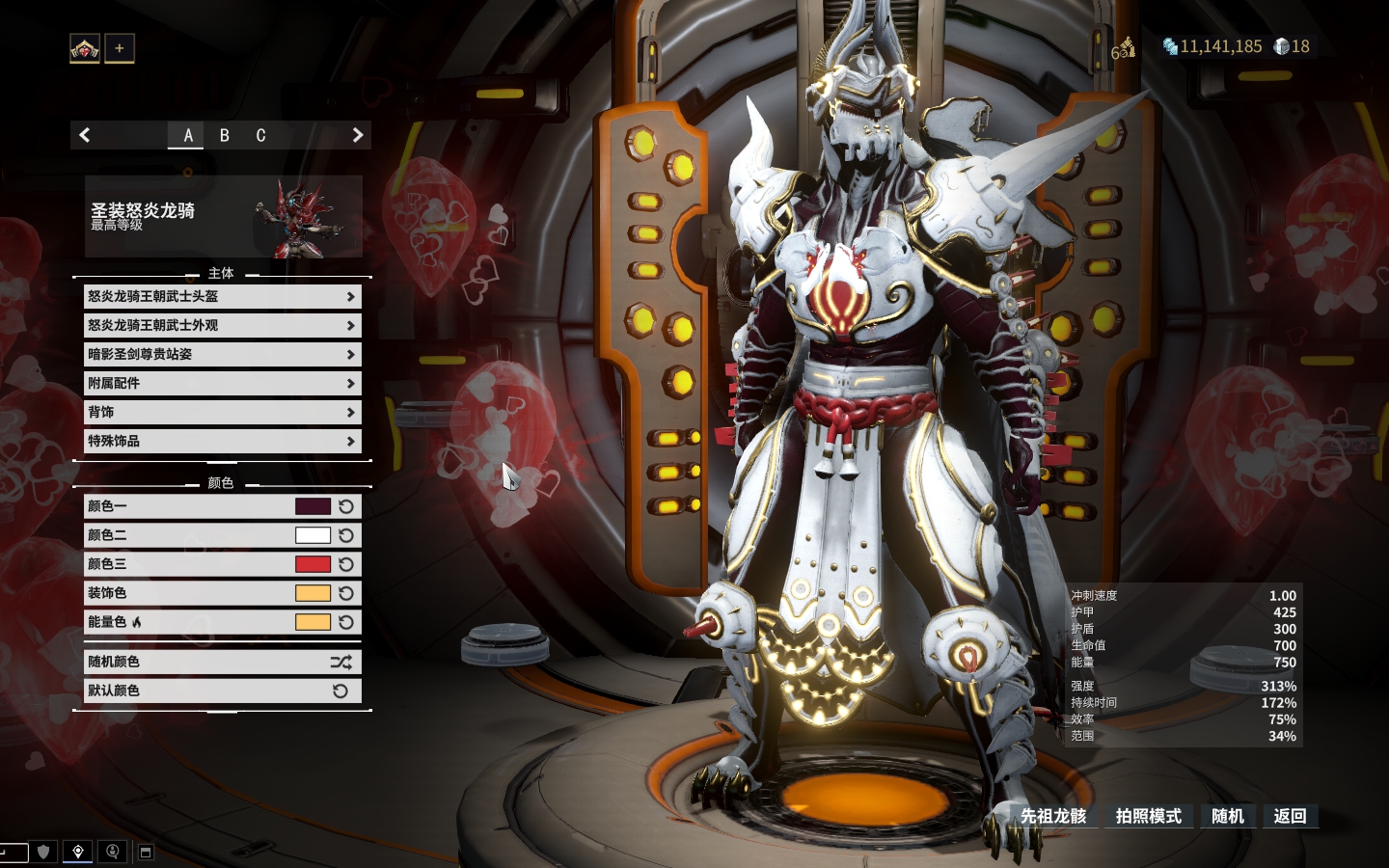
Task: Pick the dark maroon 颜色一 swatch
Action: 313,506
